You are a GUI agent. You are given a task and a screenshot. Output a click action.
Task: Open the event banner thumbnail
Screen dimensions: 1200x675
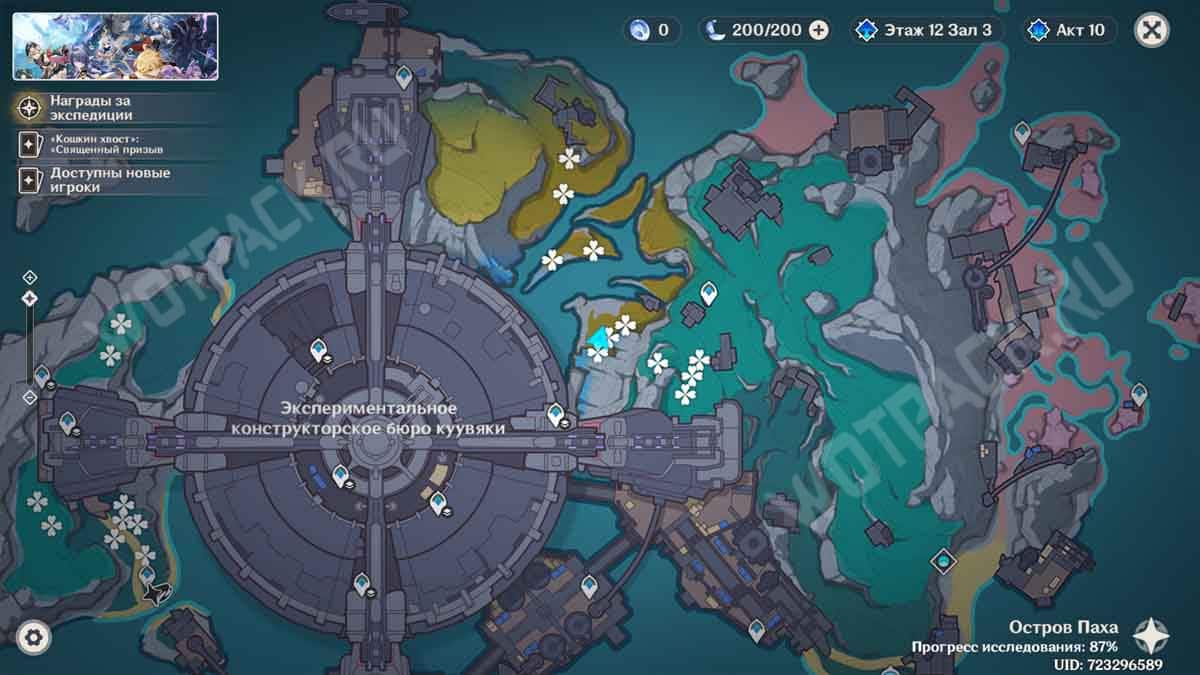[x=115, y=46]
